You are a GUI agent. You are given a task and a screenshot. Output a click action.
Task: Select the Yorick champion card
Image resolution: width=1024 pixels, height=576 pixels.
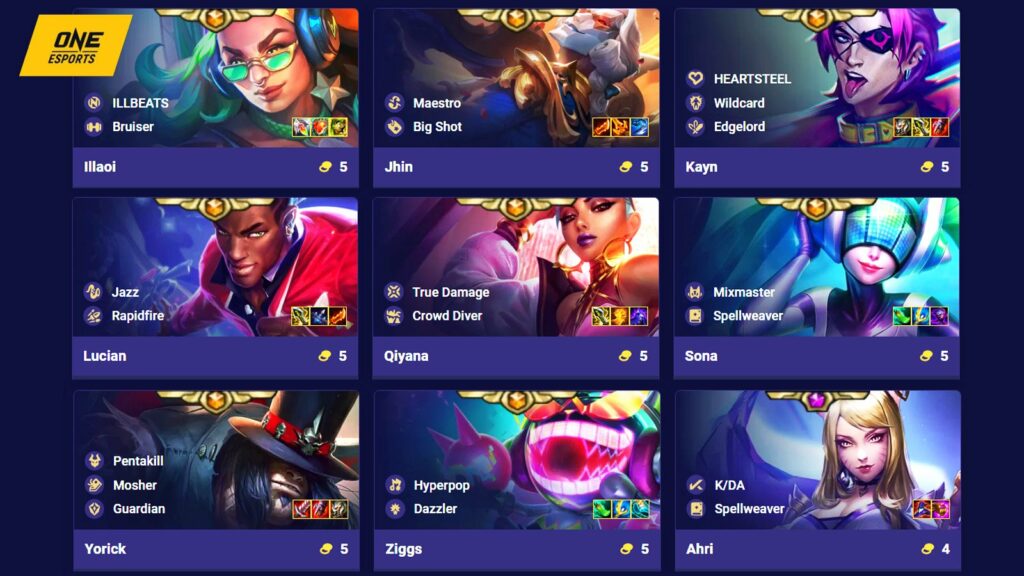coord(215,480)
